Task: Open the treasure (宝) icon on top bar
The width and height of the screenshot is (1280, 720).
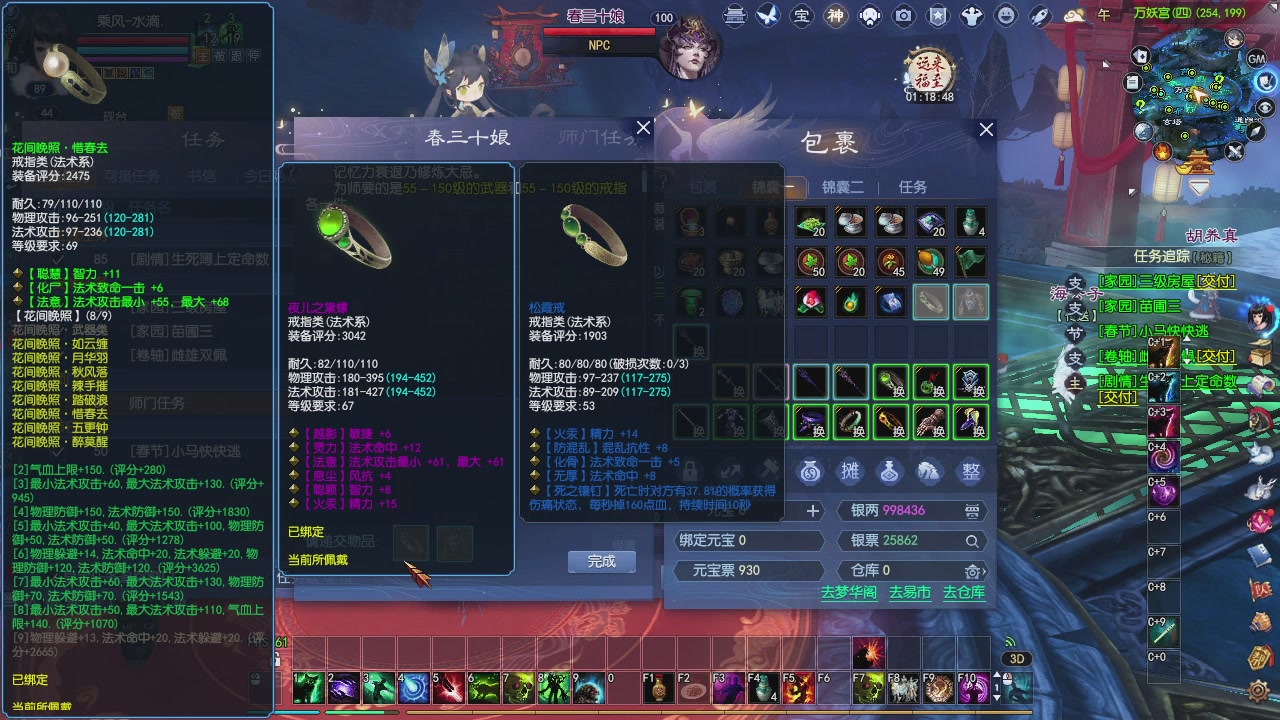Action: [x=803, y=17]
